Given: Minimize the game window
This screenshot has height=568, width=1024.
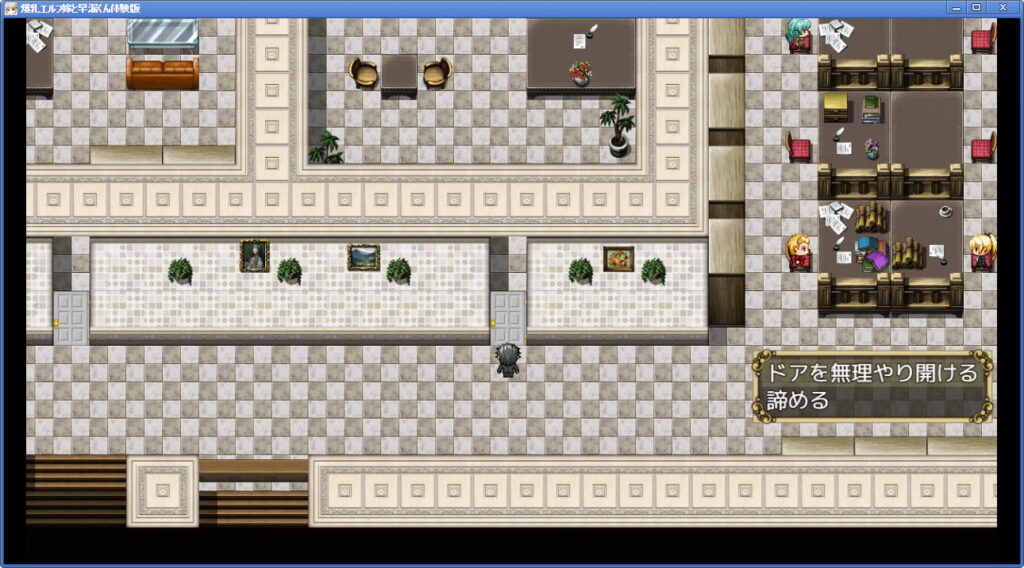Looking at the screenshot, I should (954, 7).
